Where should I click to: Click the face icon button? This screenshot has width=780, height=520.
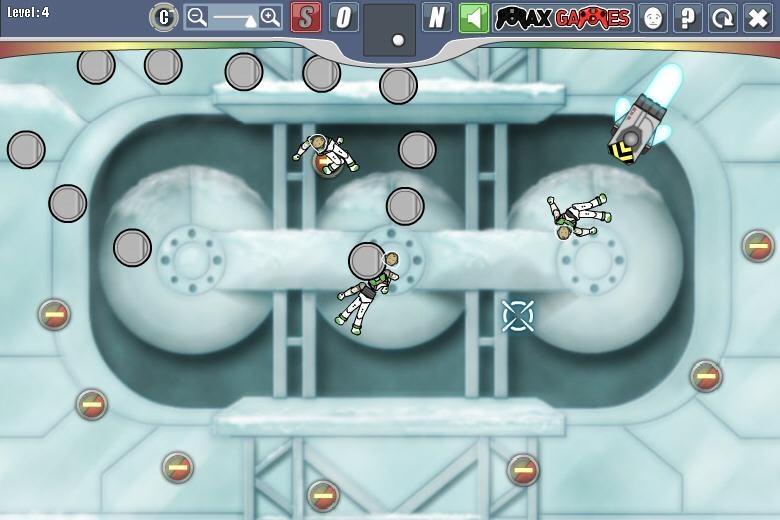pyautogui.click(x=653, y=17)
